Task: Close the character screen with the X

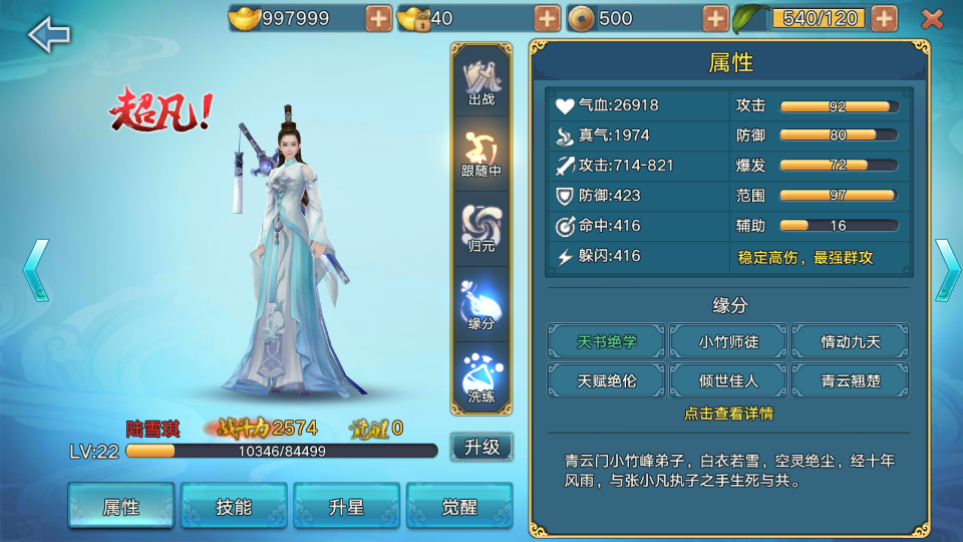Action: pos(932,19)
